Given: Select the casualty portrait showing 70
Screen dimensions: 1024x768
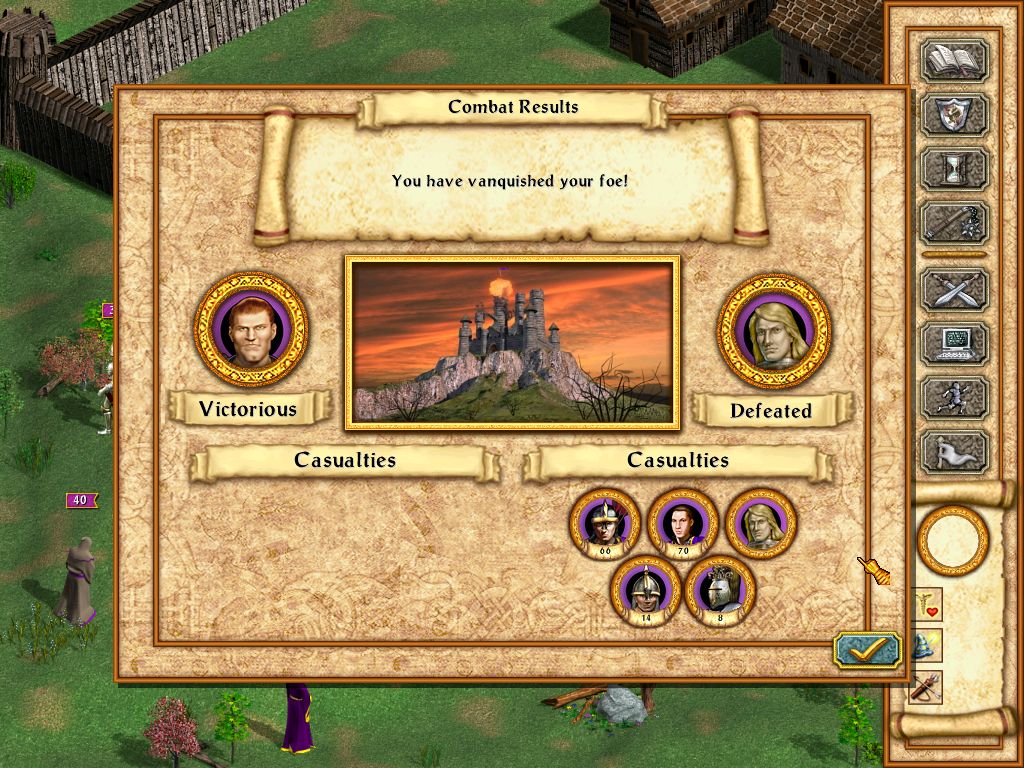Looking at the screenshot, I should 683,523.
